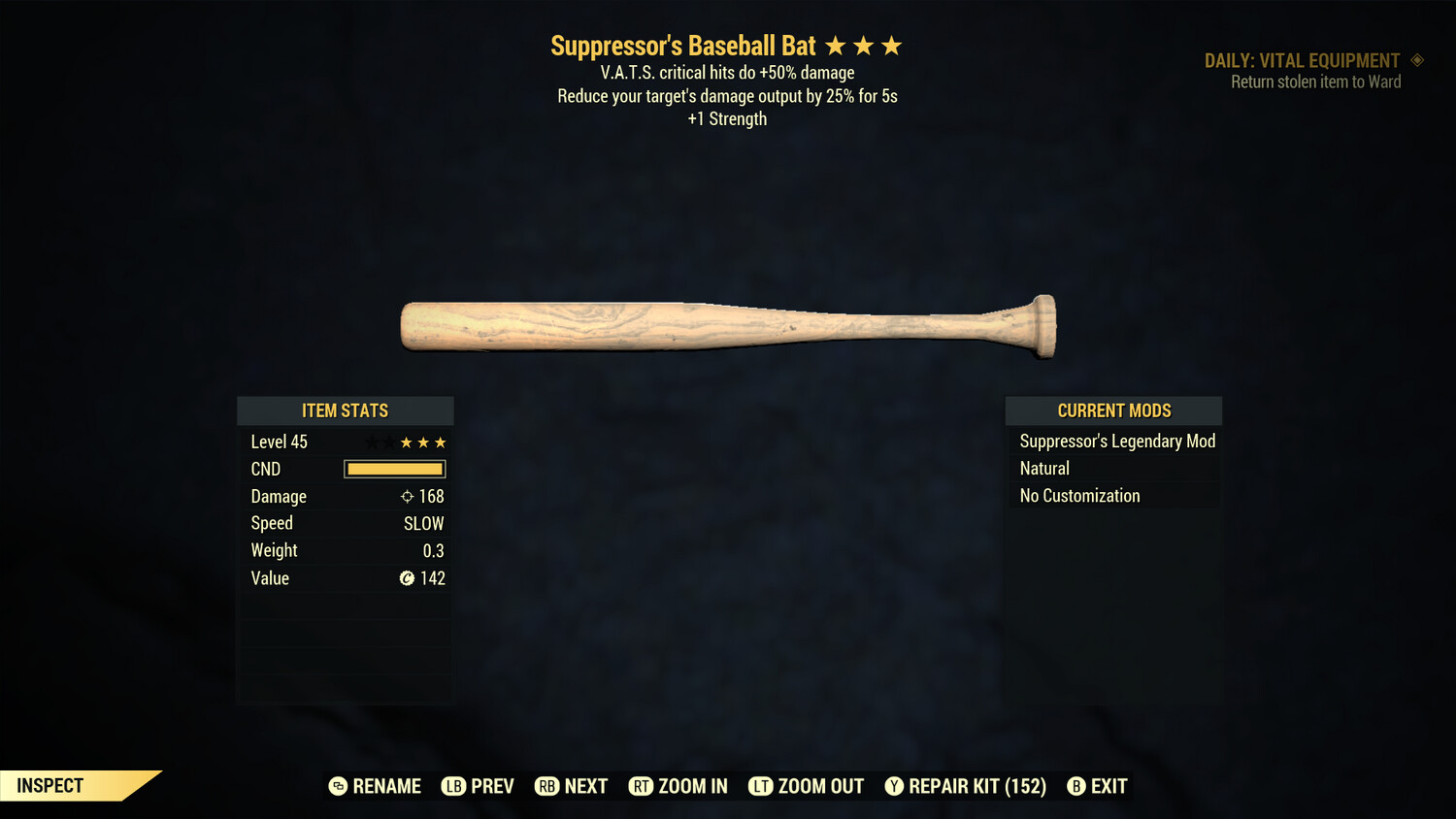Select the Zoom In option
The height and width of the screenshot is (819, 1456).
coord(678,786)
